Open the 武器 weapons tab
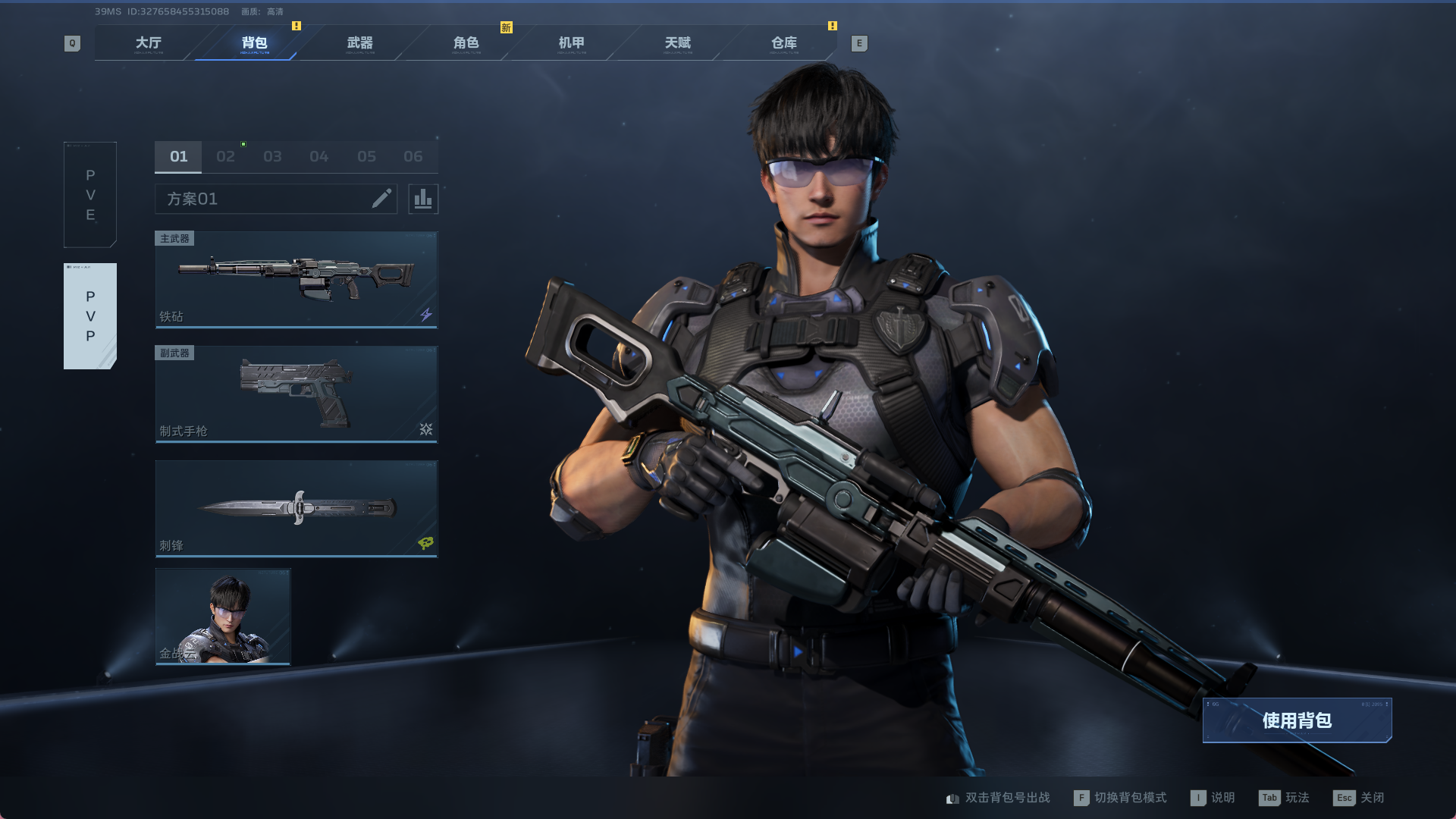The height and width of the screenshot is (819, 1456). coord(359,43)
